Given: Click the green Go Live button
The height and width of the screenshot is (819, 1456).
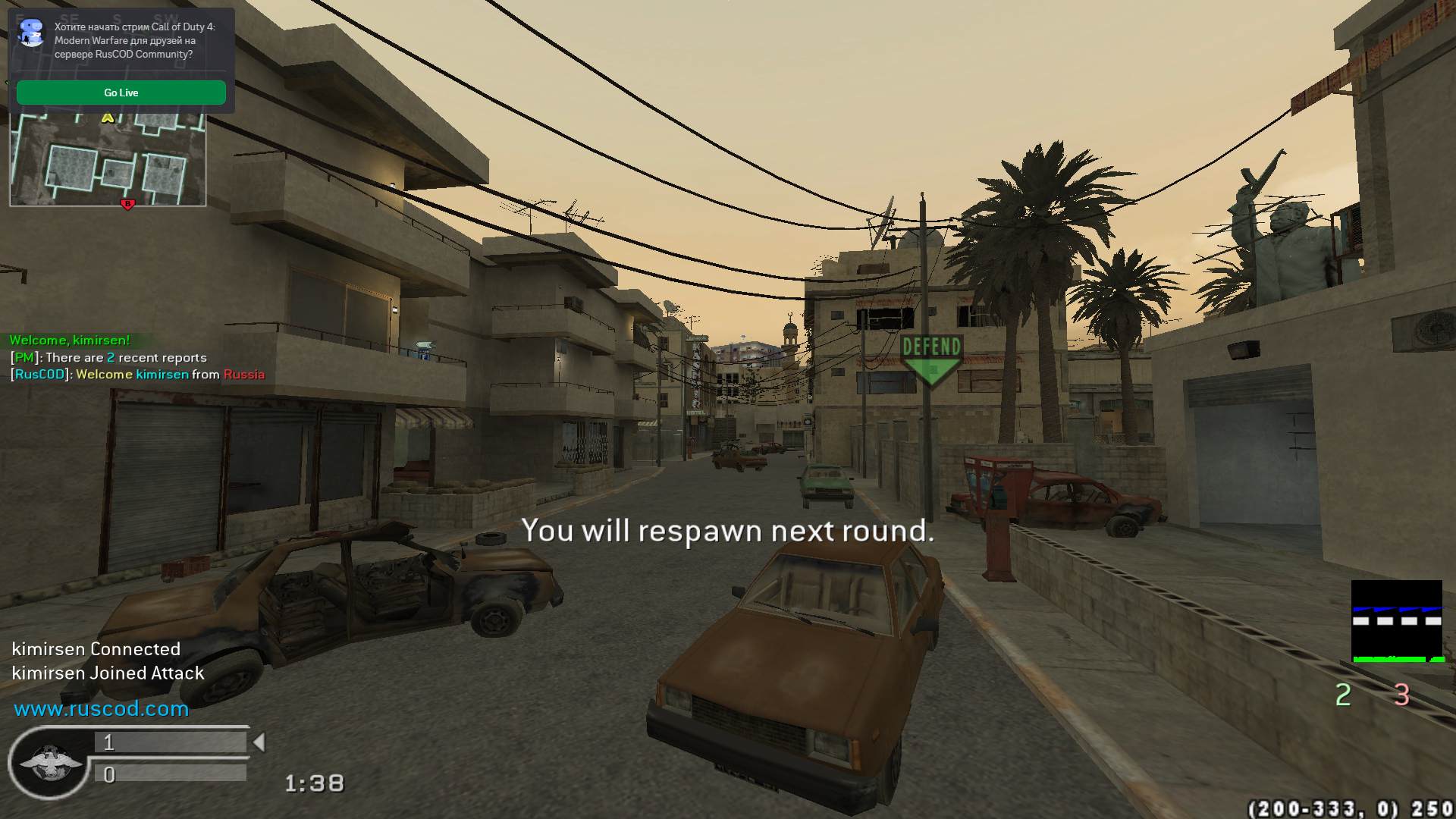Looking at the screenshot, I should [121, 93].
